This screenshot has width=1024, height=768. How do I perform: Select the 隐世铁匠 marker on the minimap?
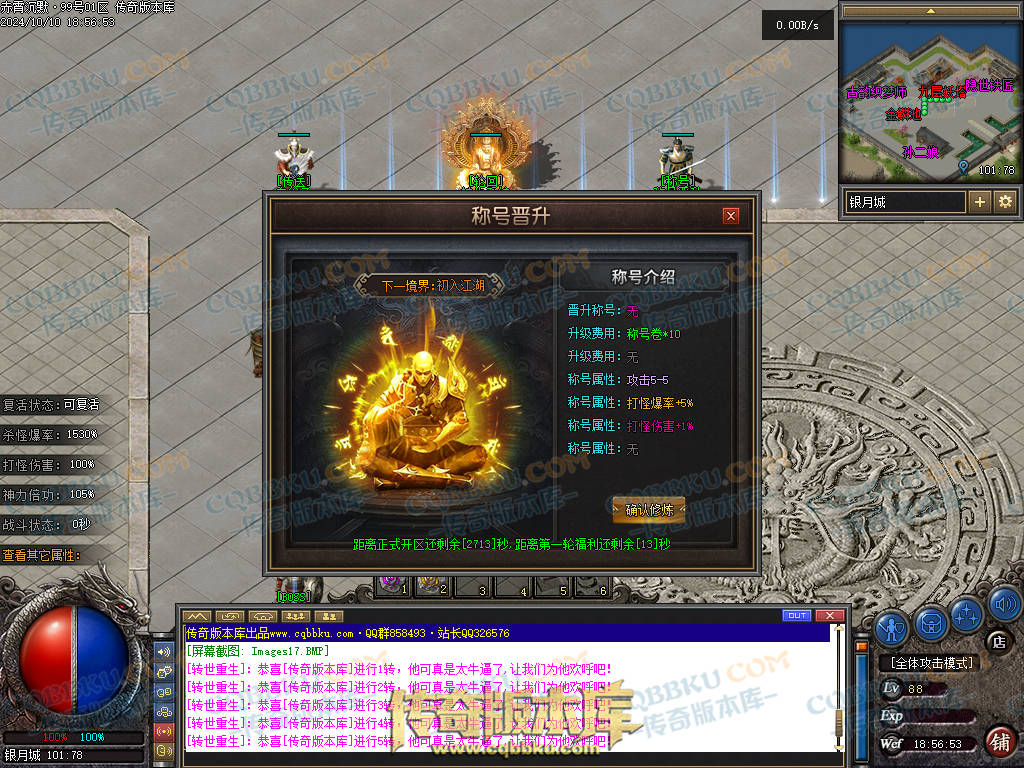[x=989, y=86]
